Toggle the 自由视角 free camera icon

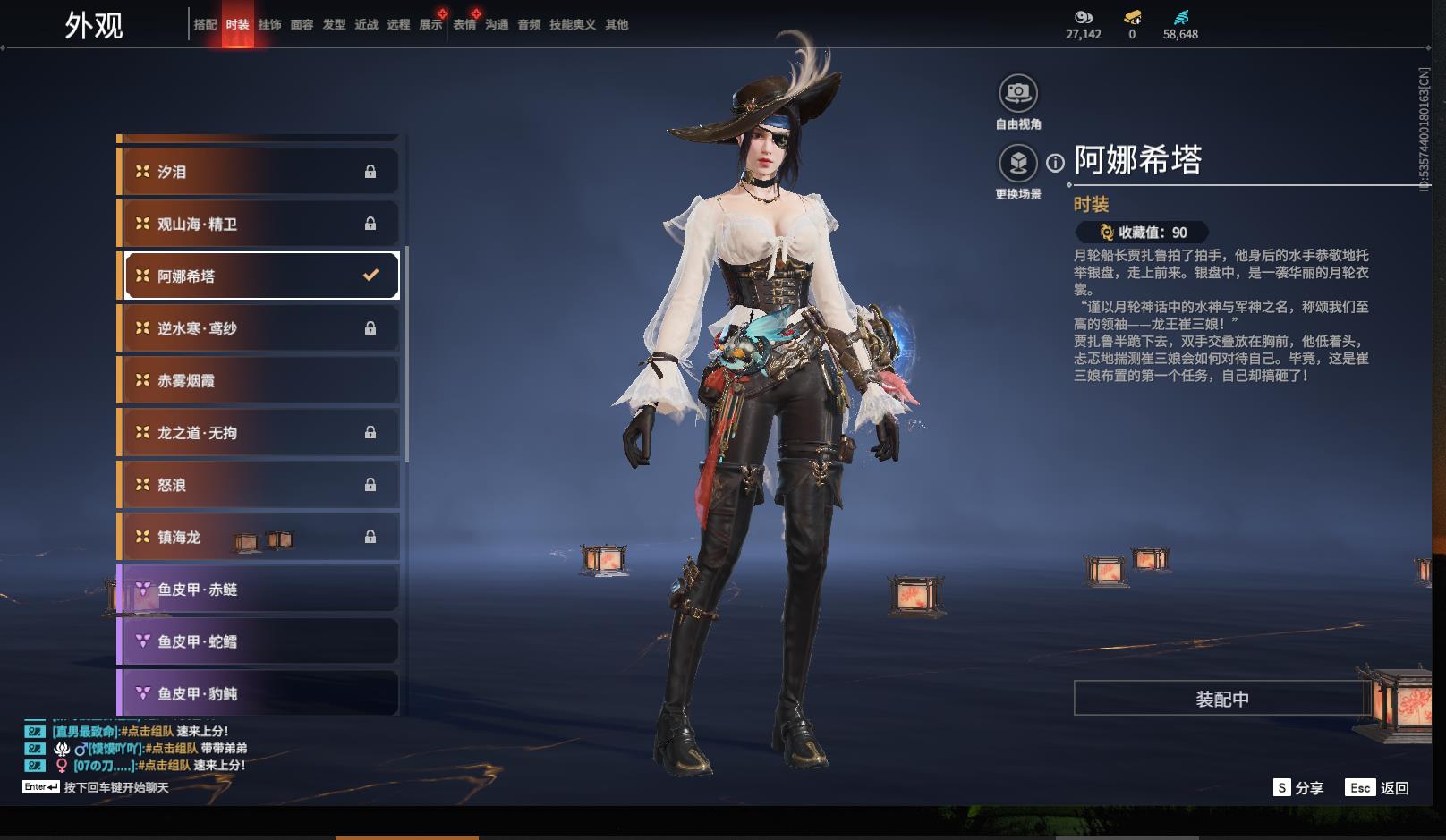(x=1017, y=93)
